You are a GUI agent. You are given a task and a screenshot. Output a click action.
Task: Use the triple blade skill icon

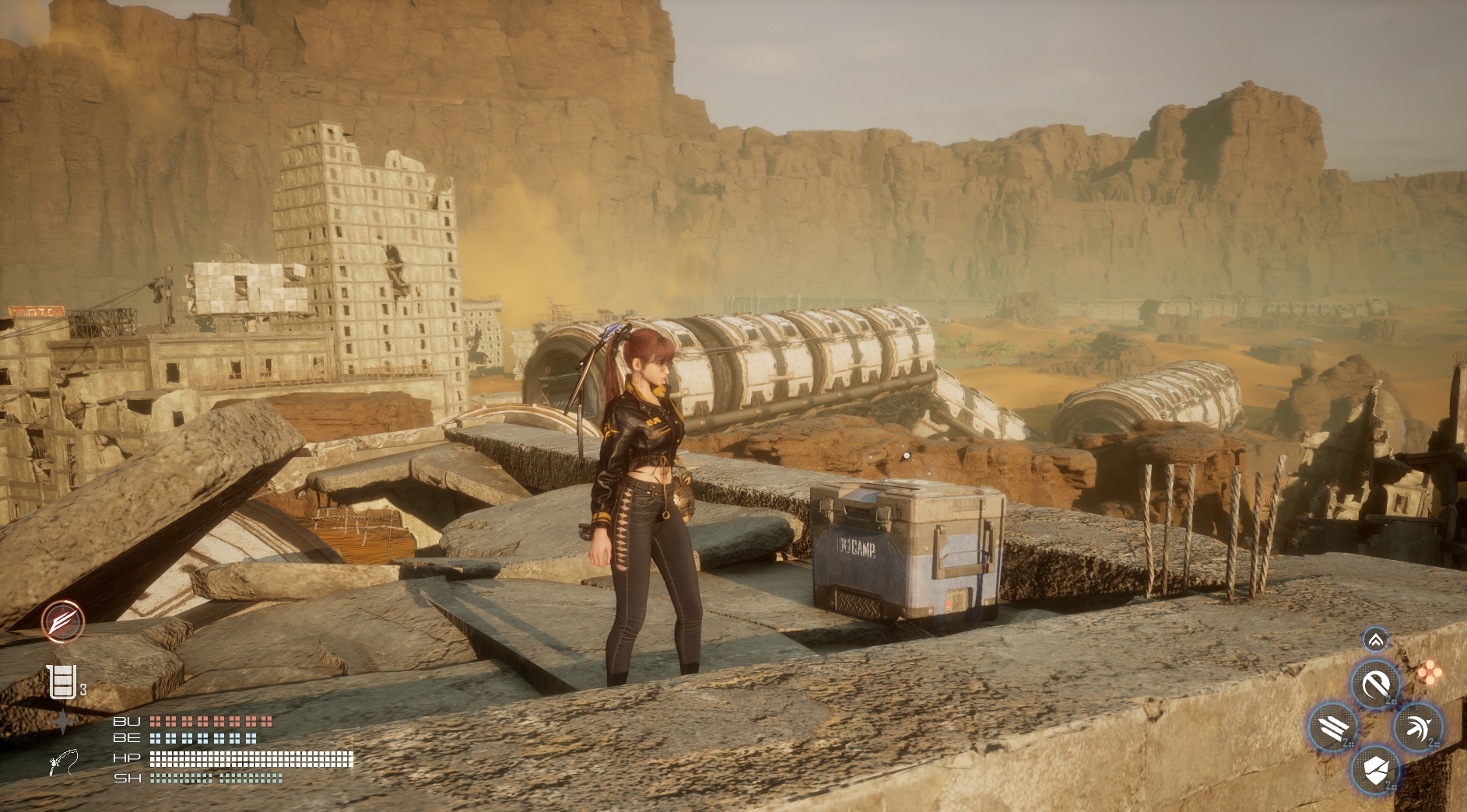point(1333,728)
